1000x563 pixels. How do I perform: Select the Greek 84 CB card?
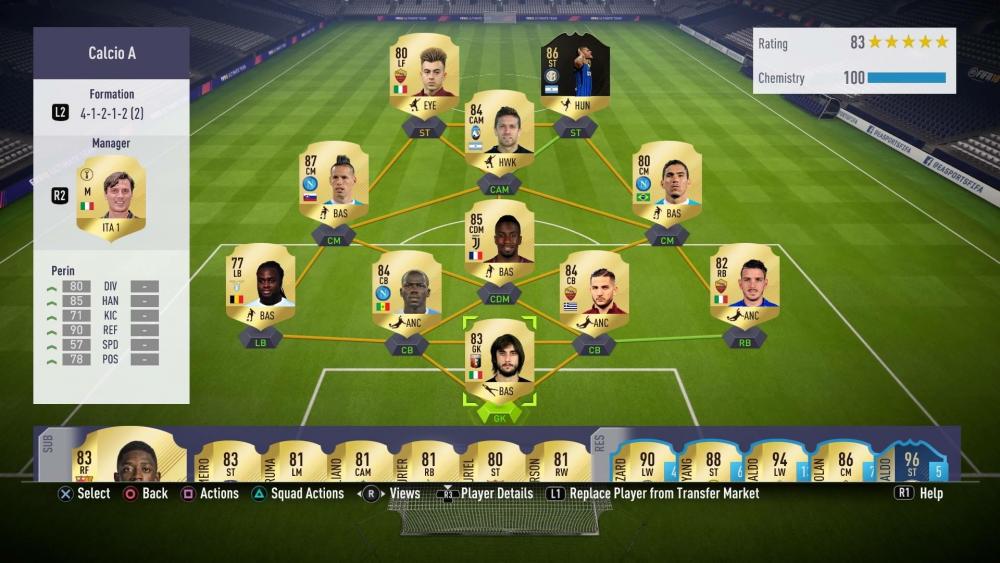(594, 292)
